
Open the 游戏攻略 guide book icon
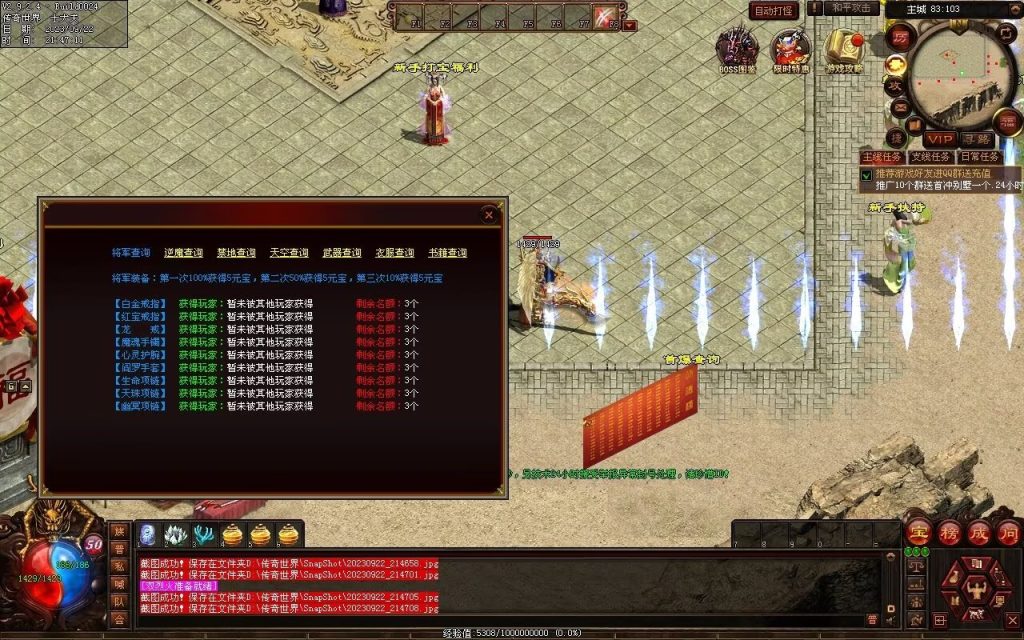tap(844, 47)
